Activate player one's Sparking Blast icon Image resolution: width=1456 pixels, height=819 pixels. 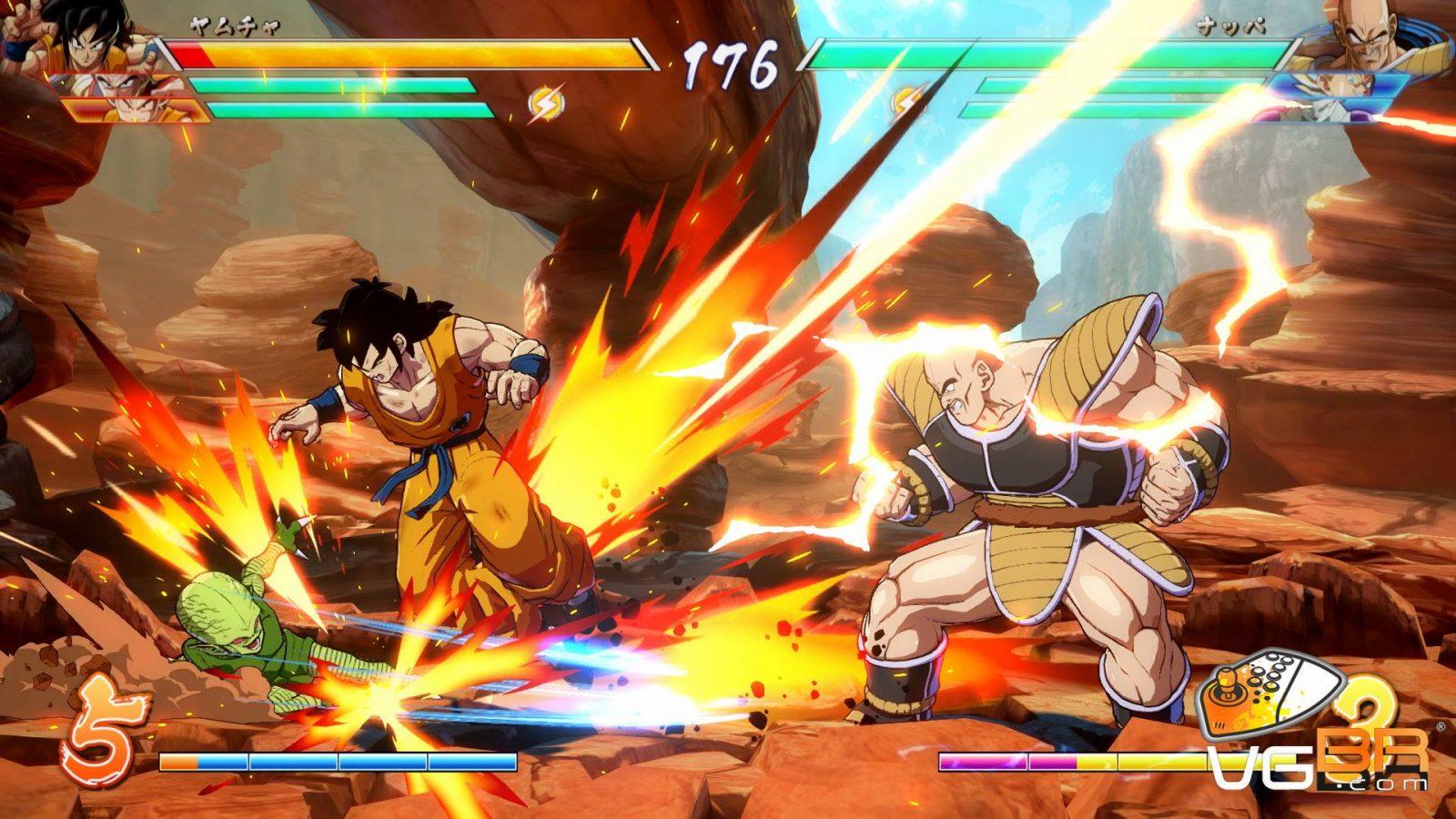(546, 102)
